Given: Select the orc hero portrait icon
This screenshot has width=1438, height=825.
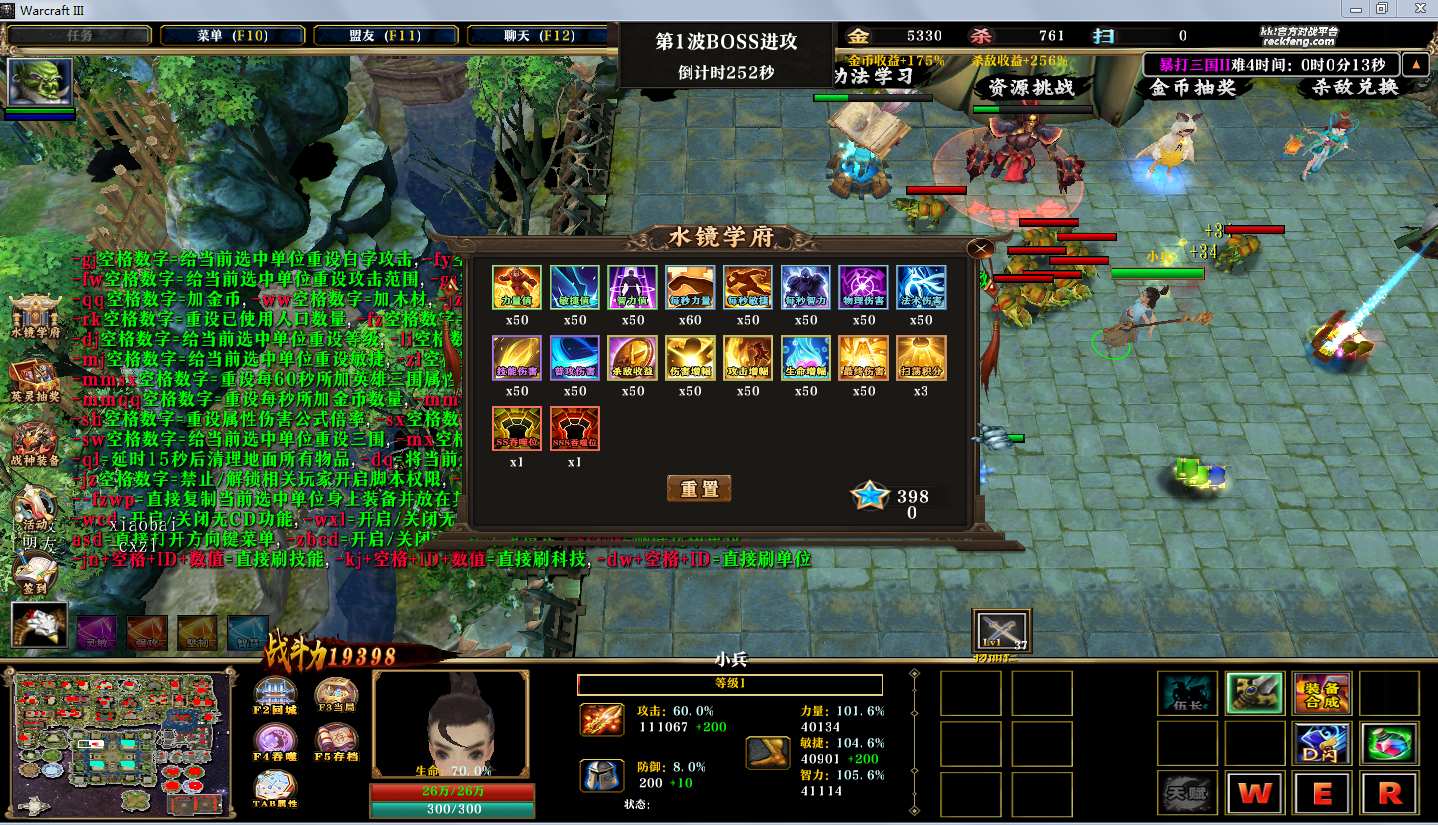Looking at the screenshot, I should (x=40, y=82).
